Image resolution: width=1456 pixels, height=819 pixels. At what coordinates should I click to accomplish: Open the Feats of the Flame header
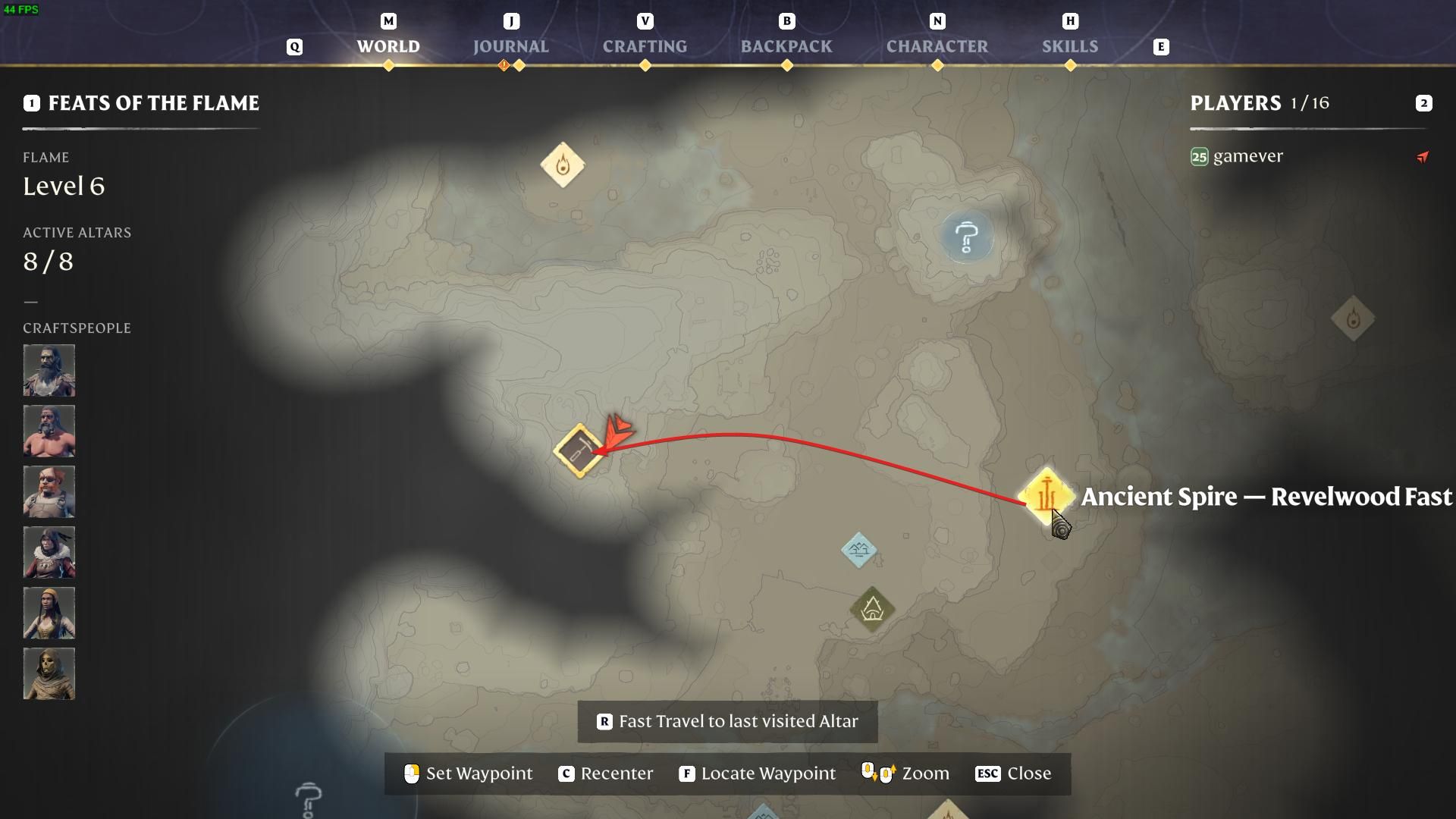(153, 103)
